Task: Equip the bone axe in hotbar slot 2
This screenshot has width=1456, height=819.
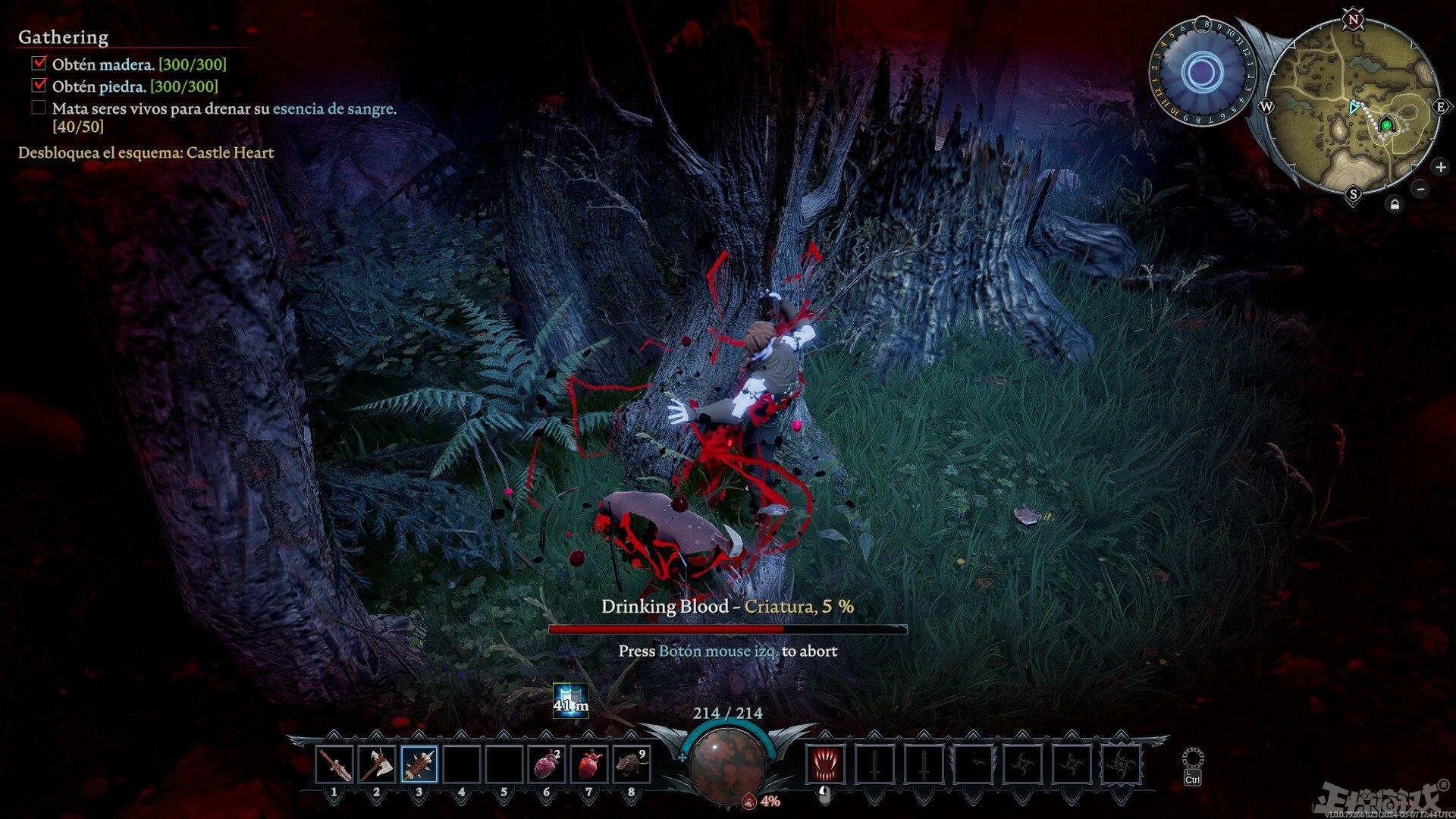Action: pos(377,764)
